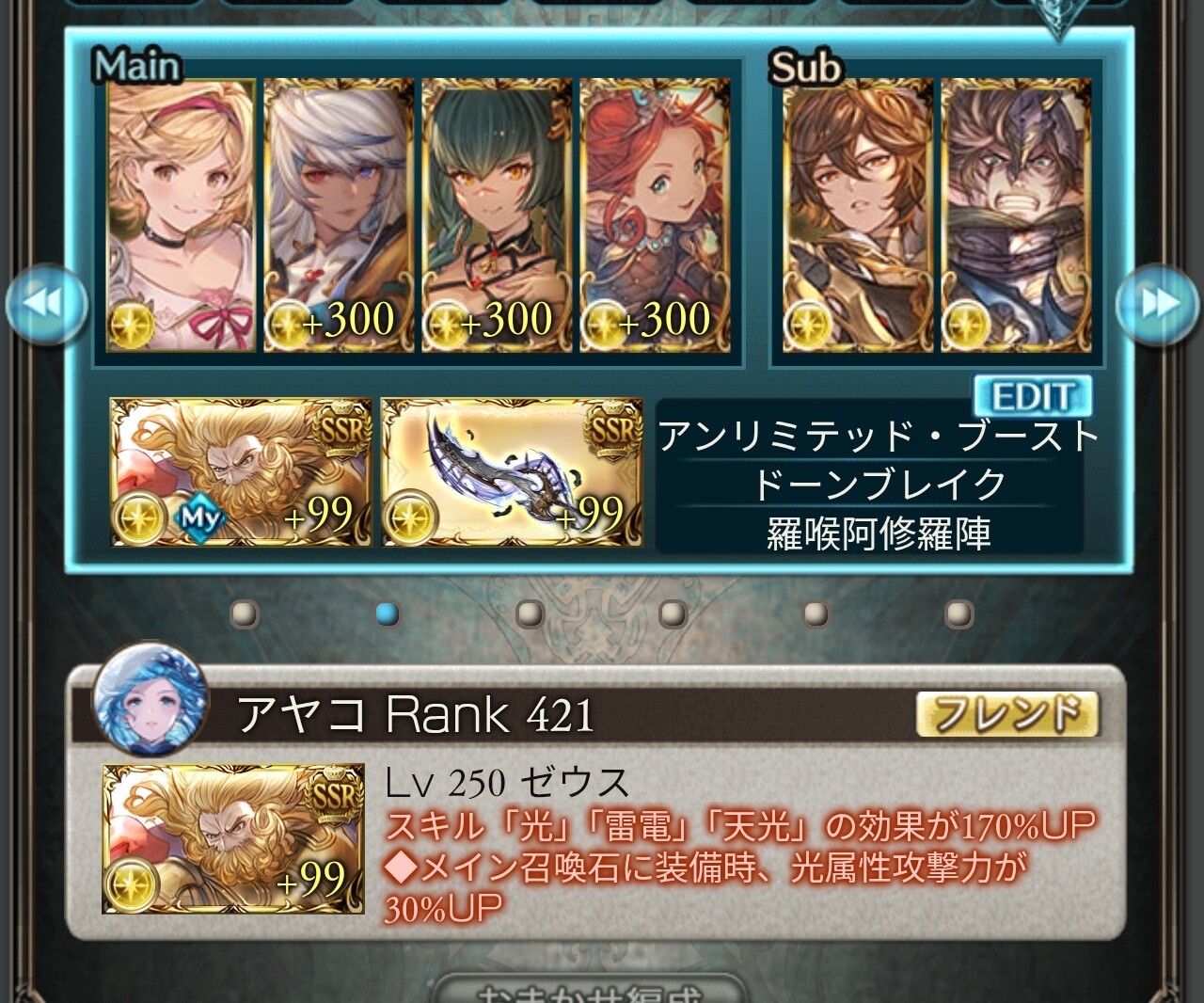
Task: Go to the next party with right arrow
Action: click(x=1159, y=304)
